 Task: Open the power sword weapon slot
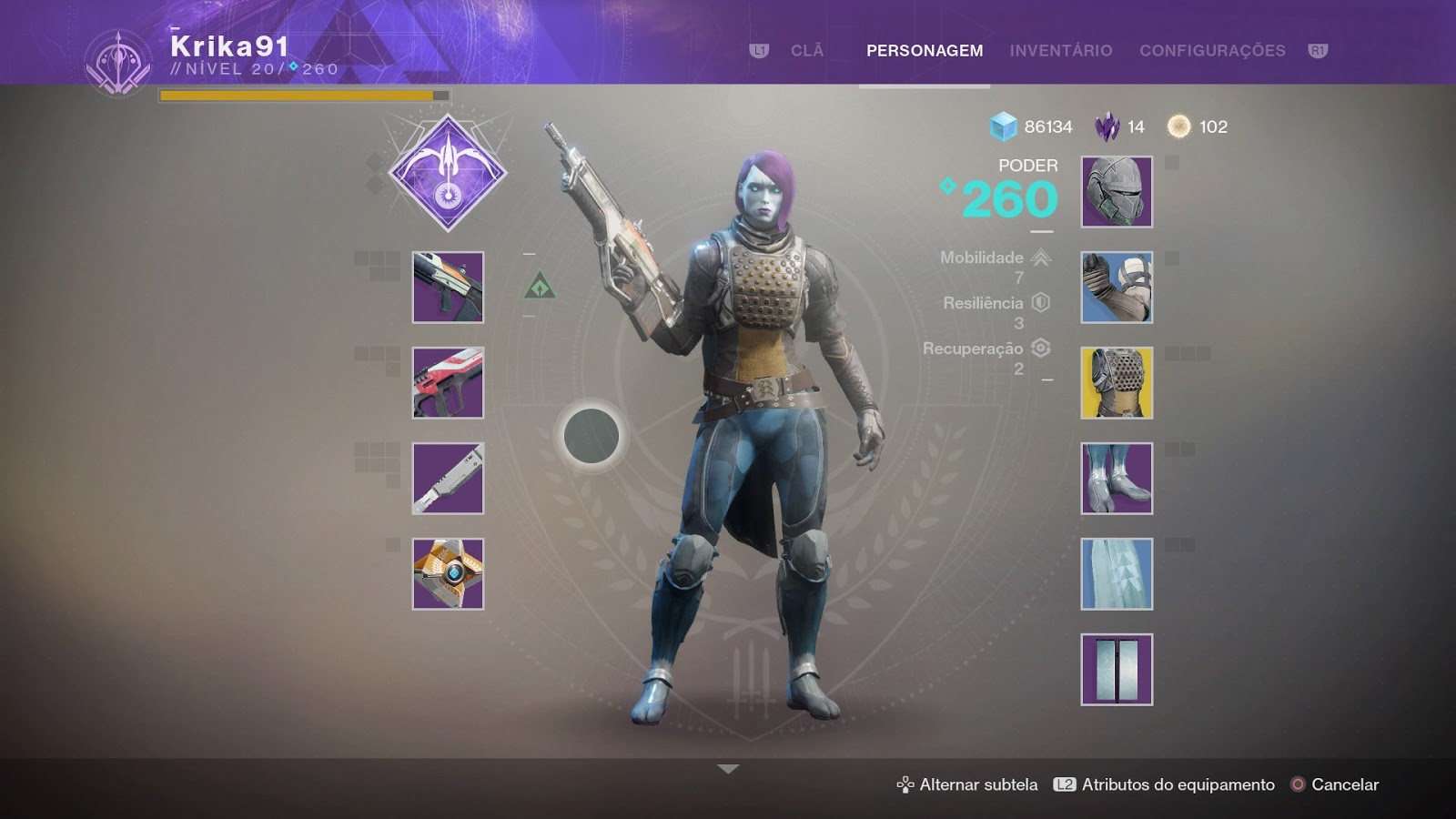[447, 479]
